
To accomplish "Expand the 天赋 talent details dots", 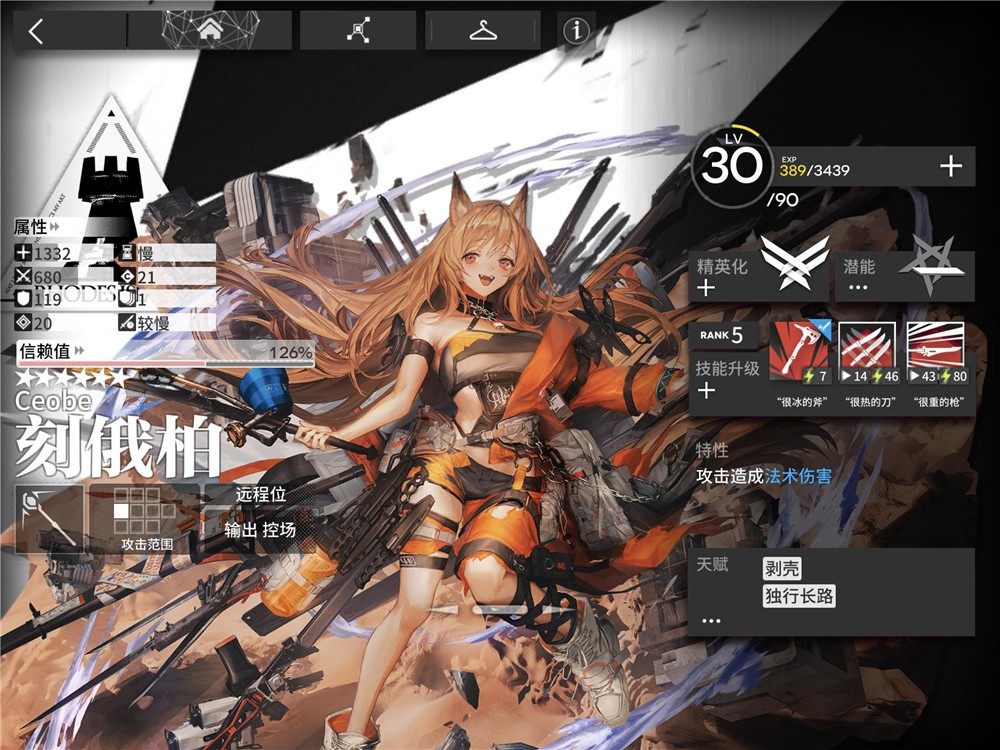I will [711, 621].
